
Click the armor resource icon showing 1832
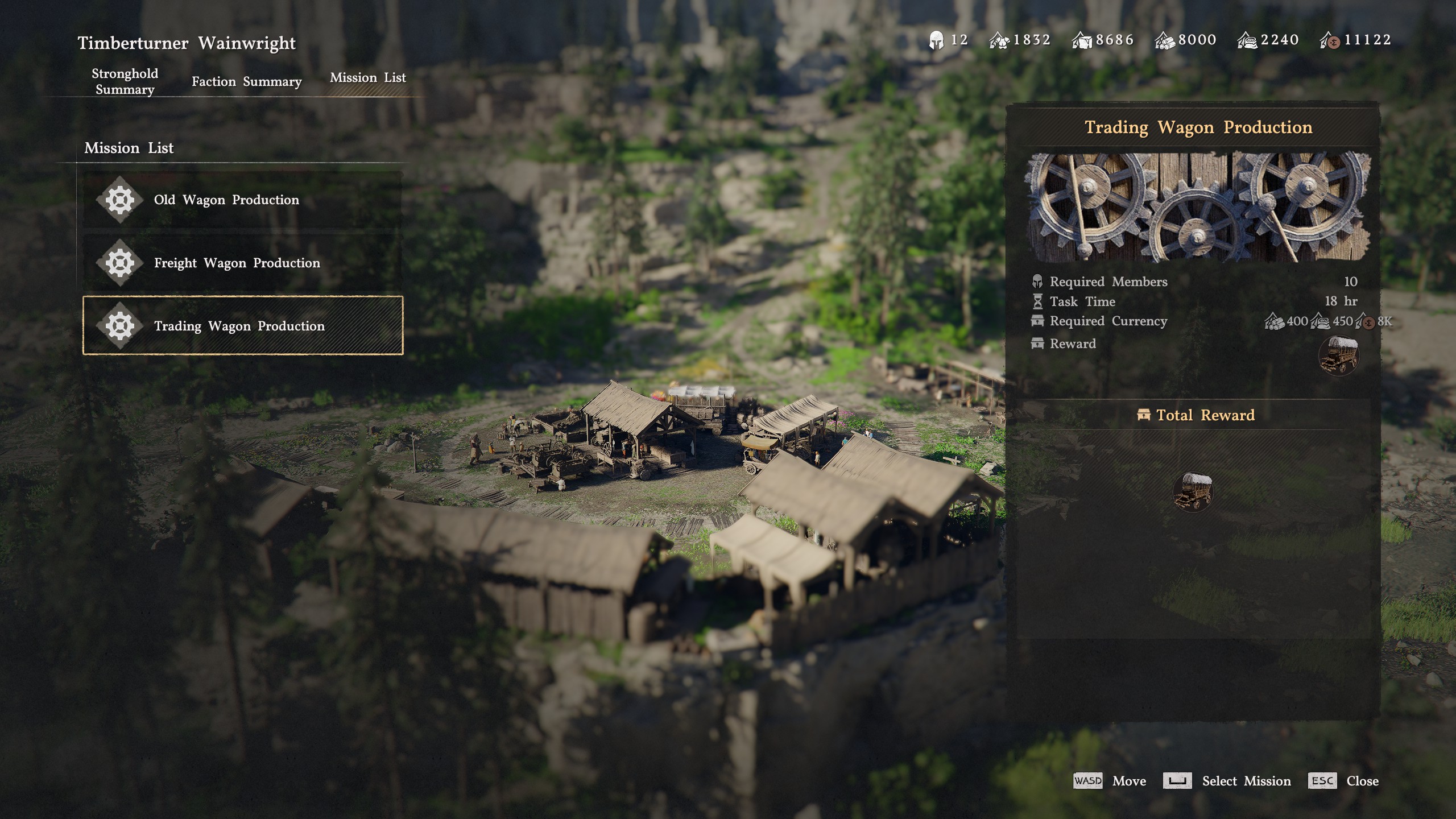(x=998, y=39)
